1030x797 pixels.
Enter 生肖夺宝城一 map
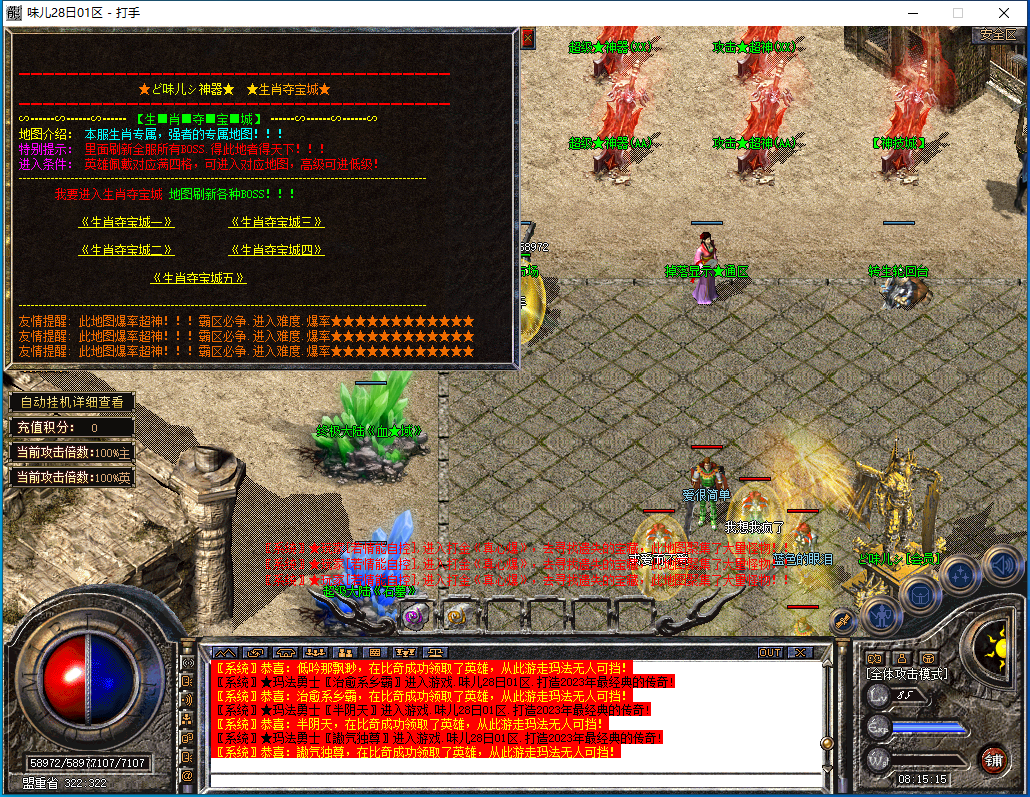(127, 222)
